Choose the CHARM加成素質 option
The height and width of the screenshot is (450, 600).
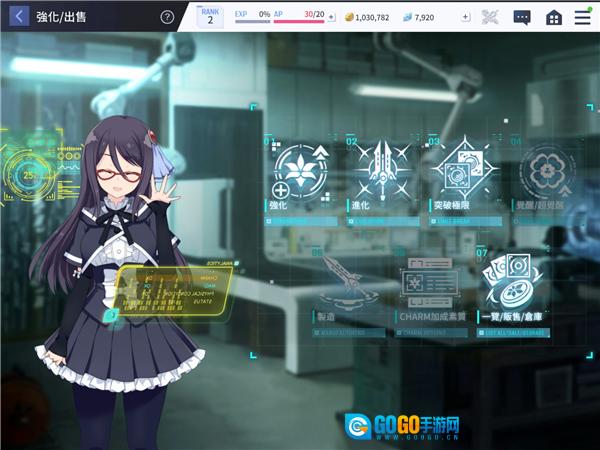[430, 287]
